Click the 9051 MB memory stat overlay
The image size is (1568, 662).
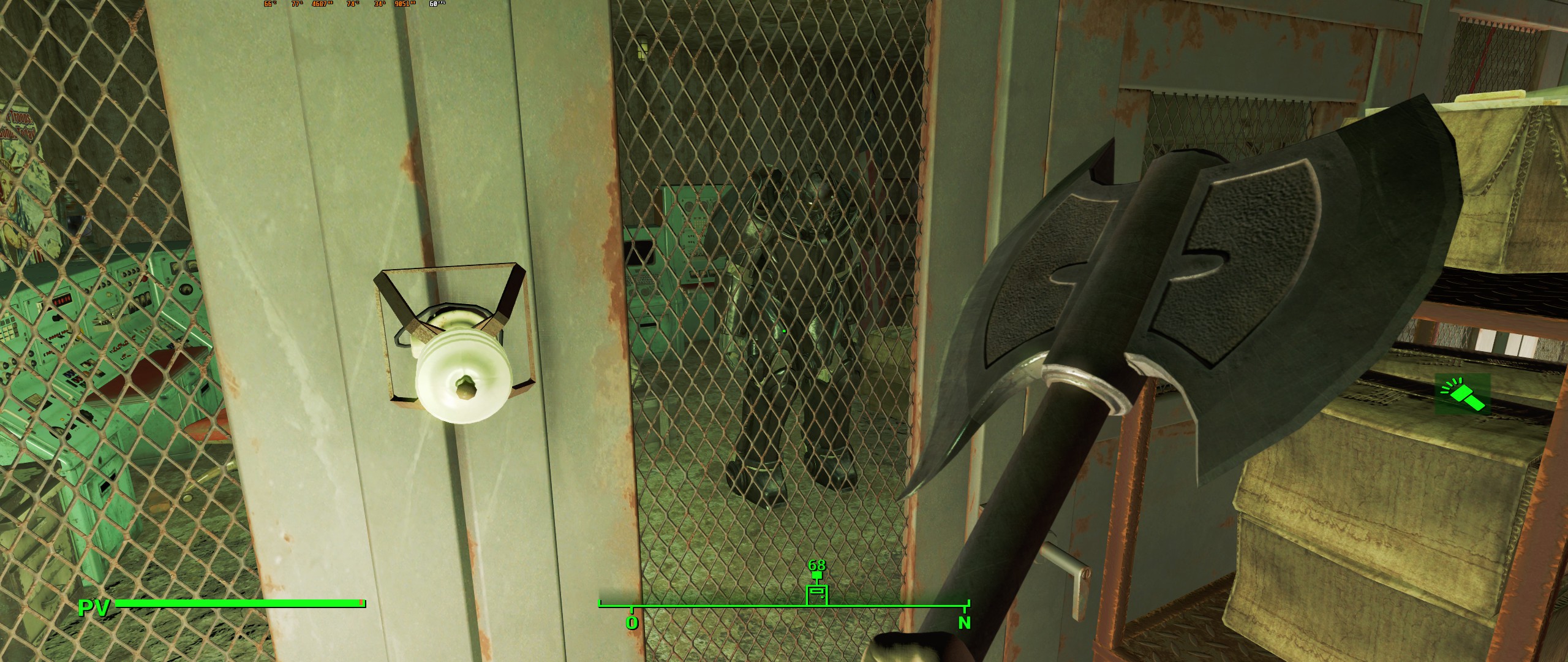(404, 4)
